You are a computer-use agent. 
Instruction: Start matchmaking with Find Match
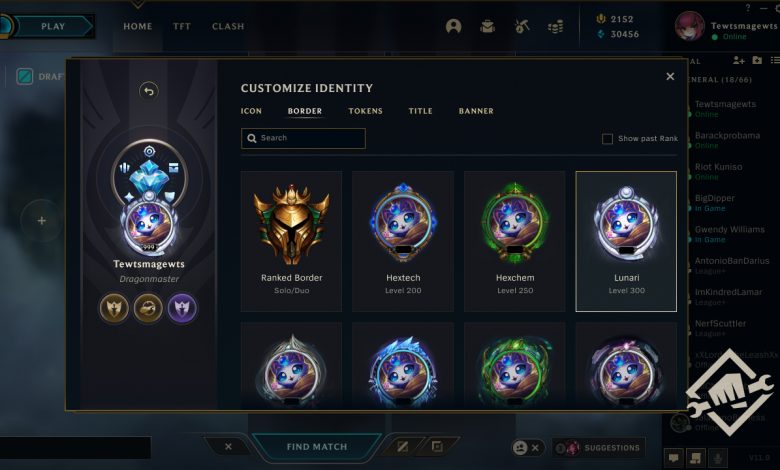click(317, 447)
